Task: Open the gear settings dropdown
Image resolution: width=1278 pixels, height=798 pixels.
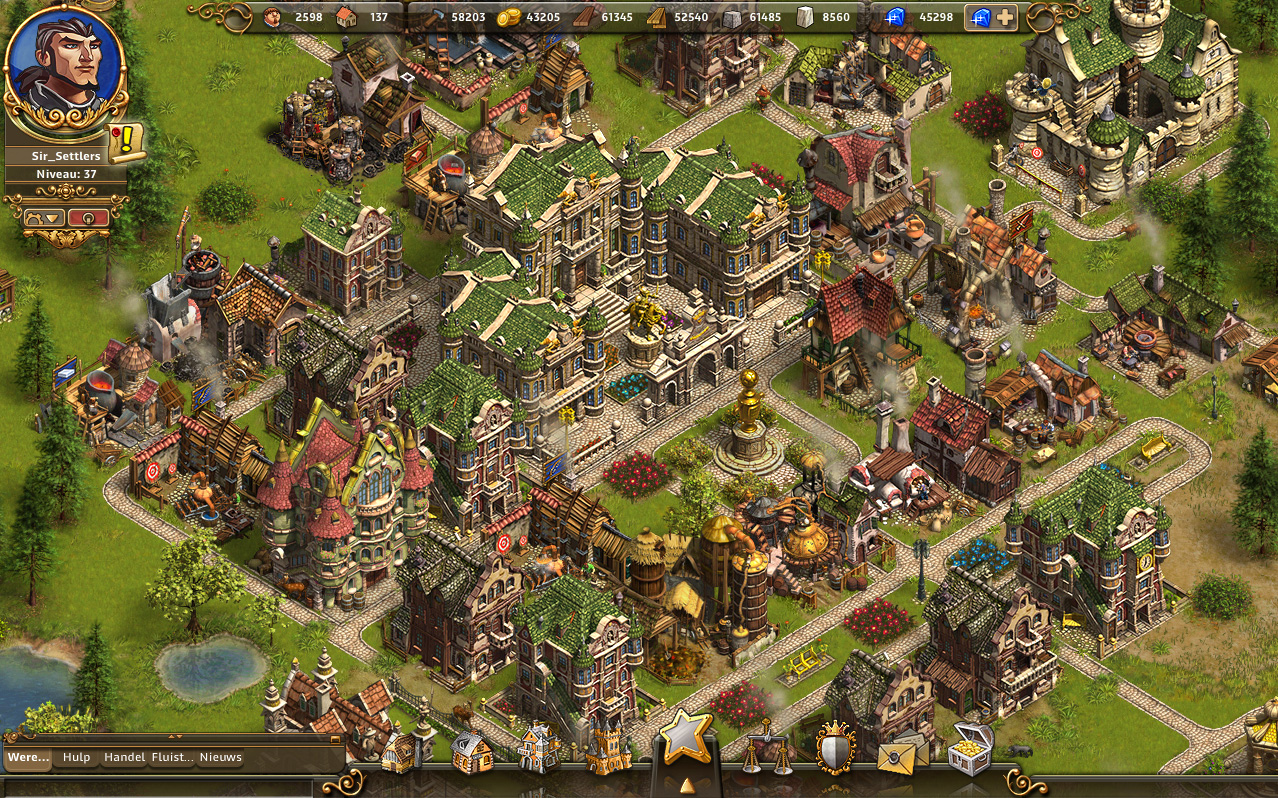Action: (45, 217)
